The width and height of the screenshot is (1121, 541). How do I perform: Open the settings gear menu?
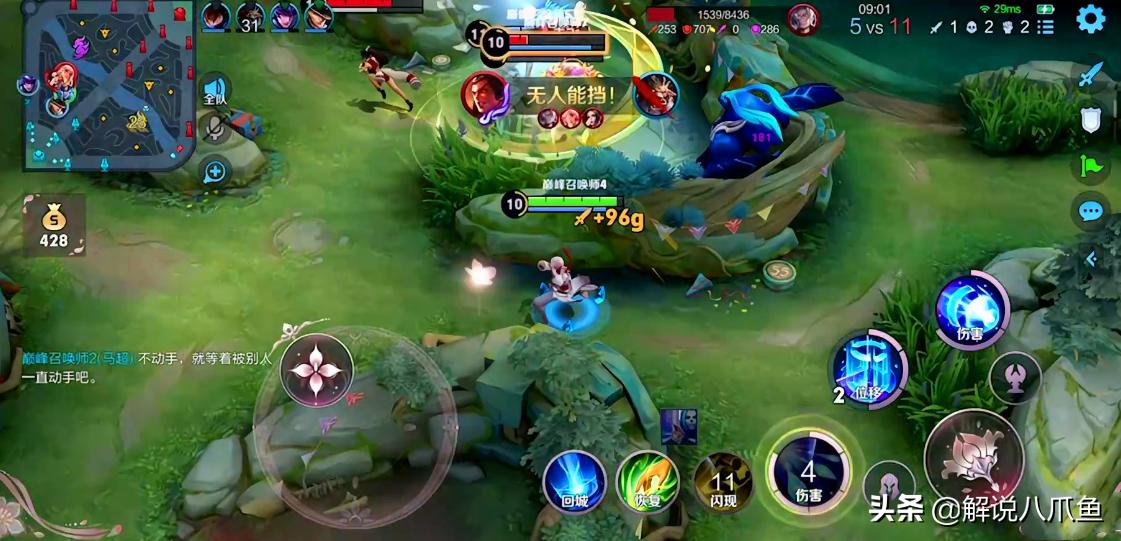[x=1090, y=19]
